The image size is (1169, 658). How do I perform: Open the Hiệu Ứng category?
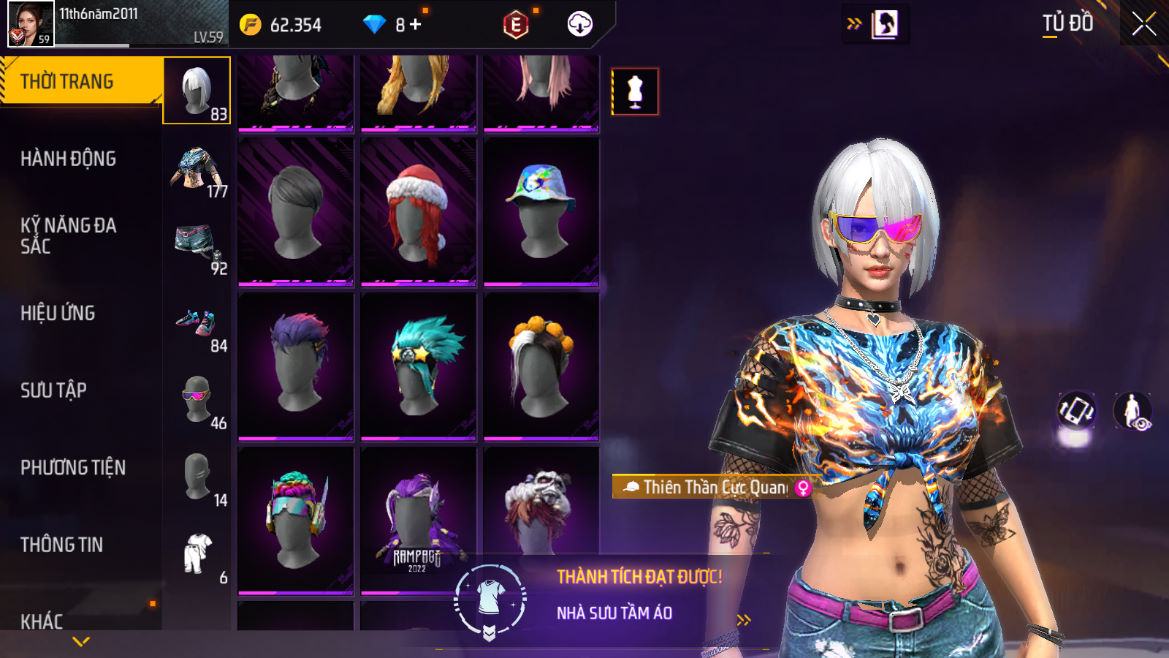tap(58, 313)
